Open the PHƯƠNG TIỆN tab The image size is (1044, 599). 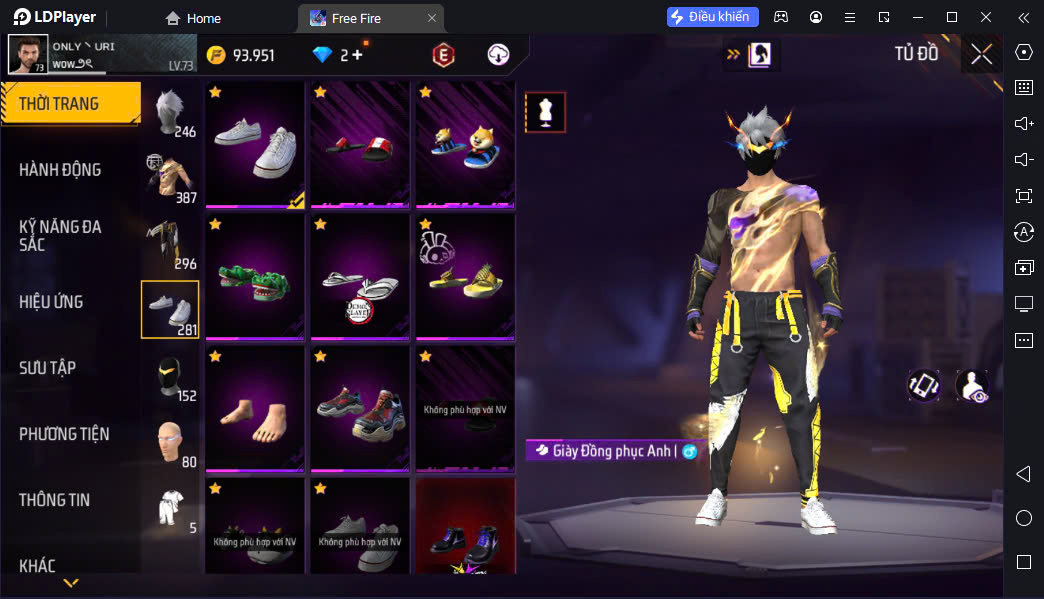click(x=64, y=434)
